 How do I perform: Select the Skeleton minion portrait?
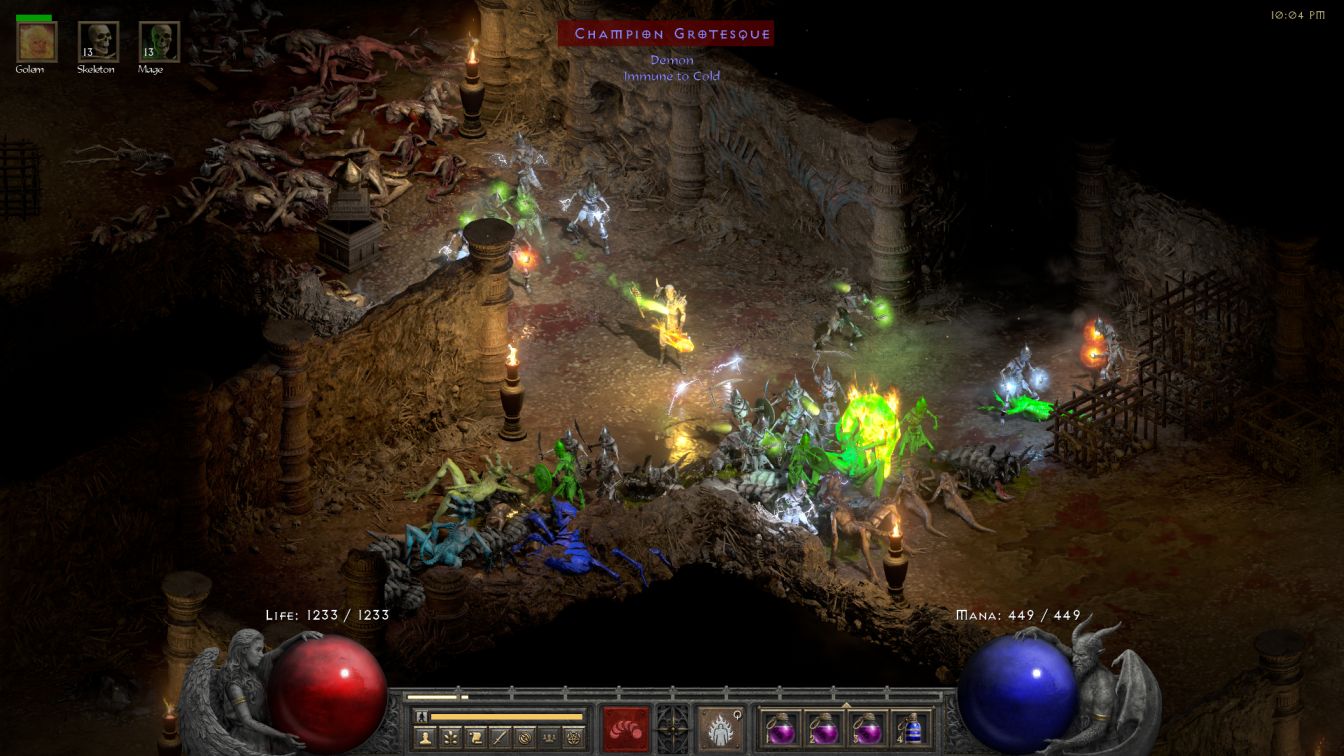point(98,42)
